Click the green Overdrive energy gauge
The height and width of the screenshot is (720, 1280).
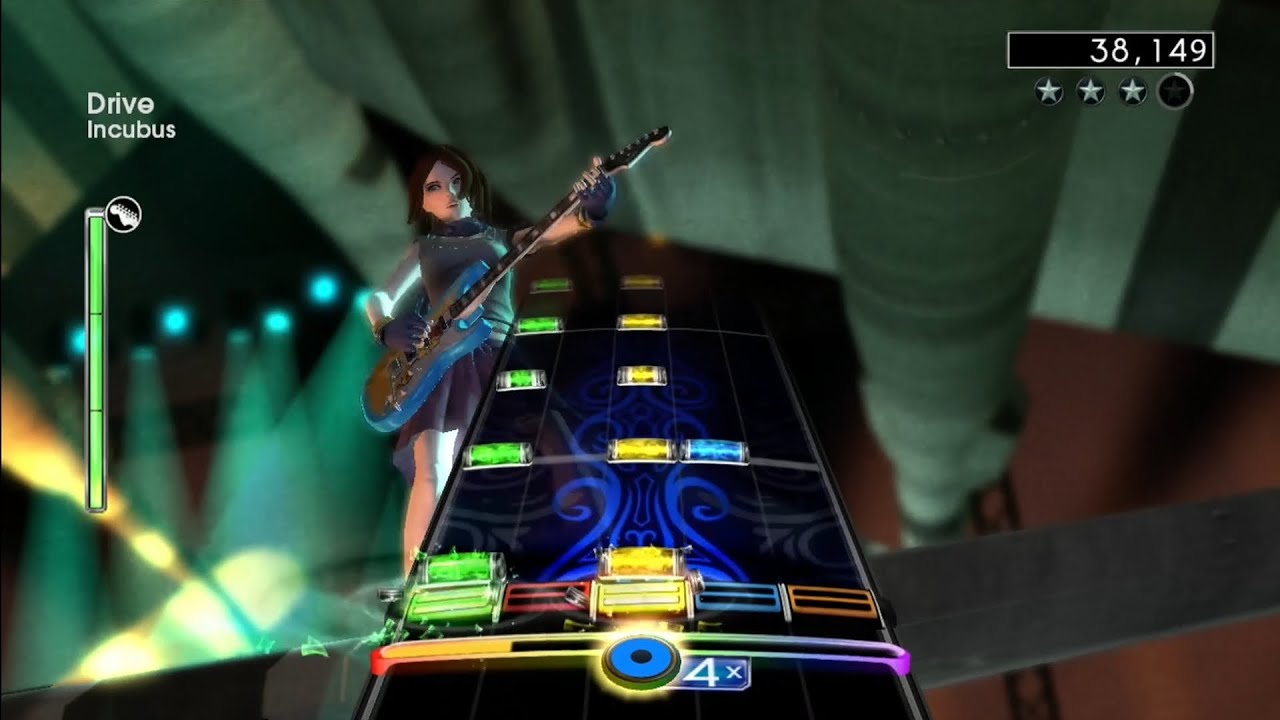[x=97, y=360]
